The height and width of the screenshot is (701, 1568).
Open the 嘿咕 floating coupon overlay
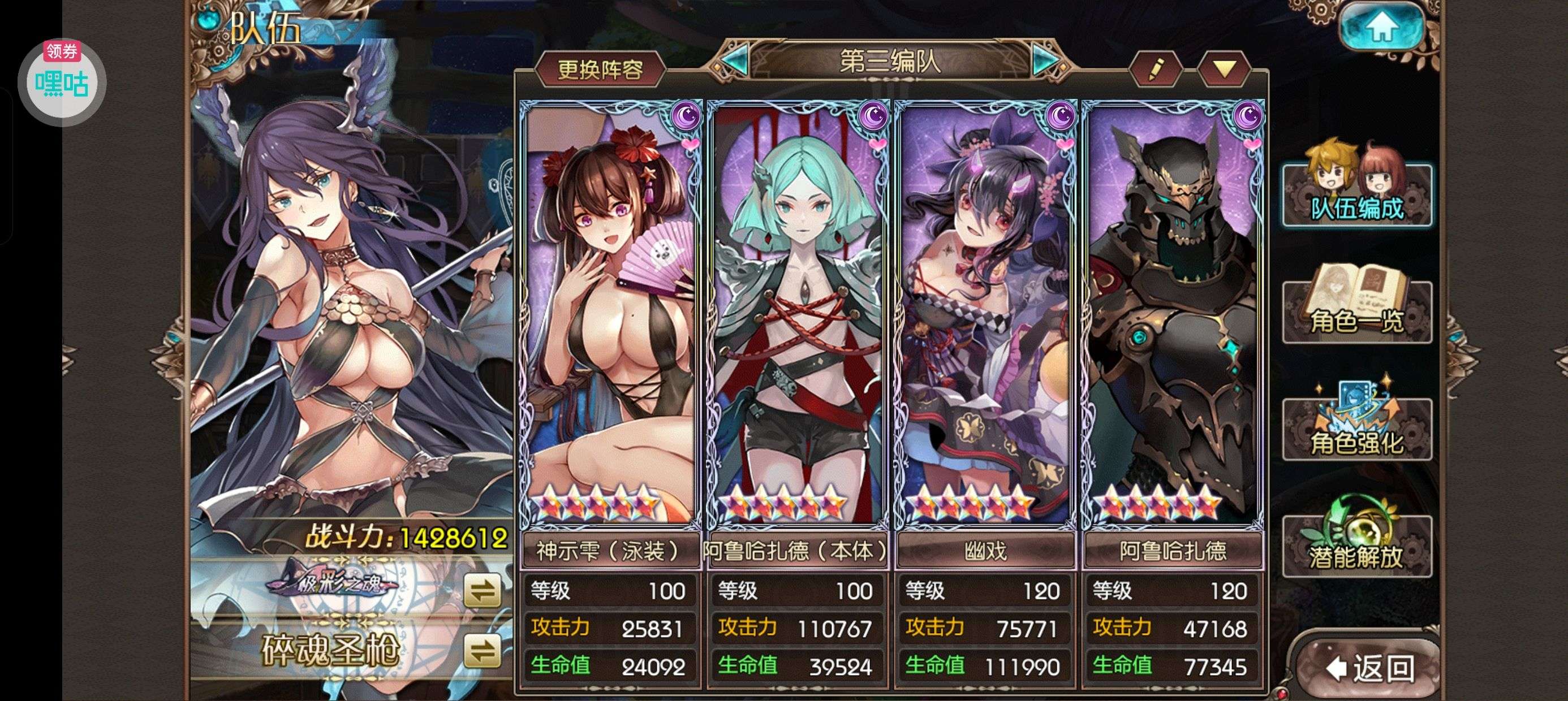coord(62,82)
